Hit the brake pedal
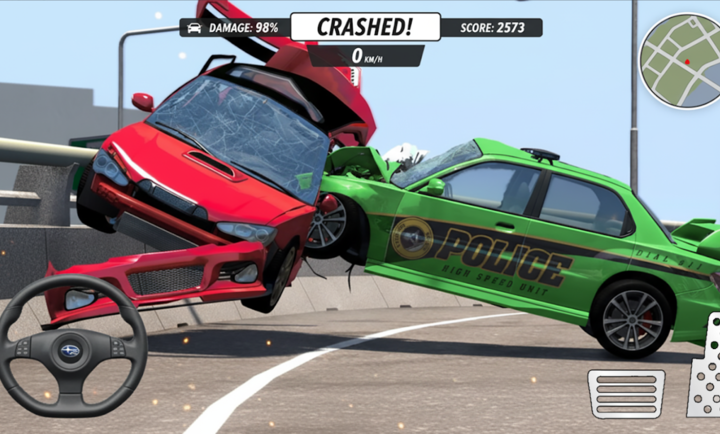 626,393
